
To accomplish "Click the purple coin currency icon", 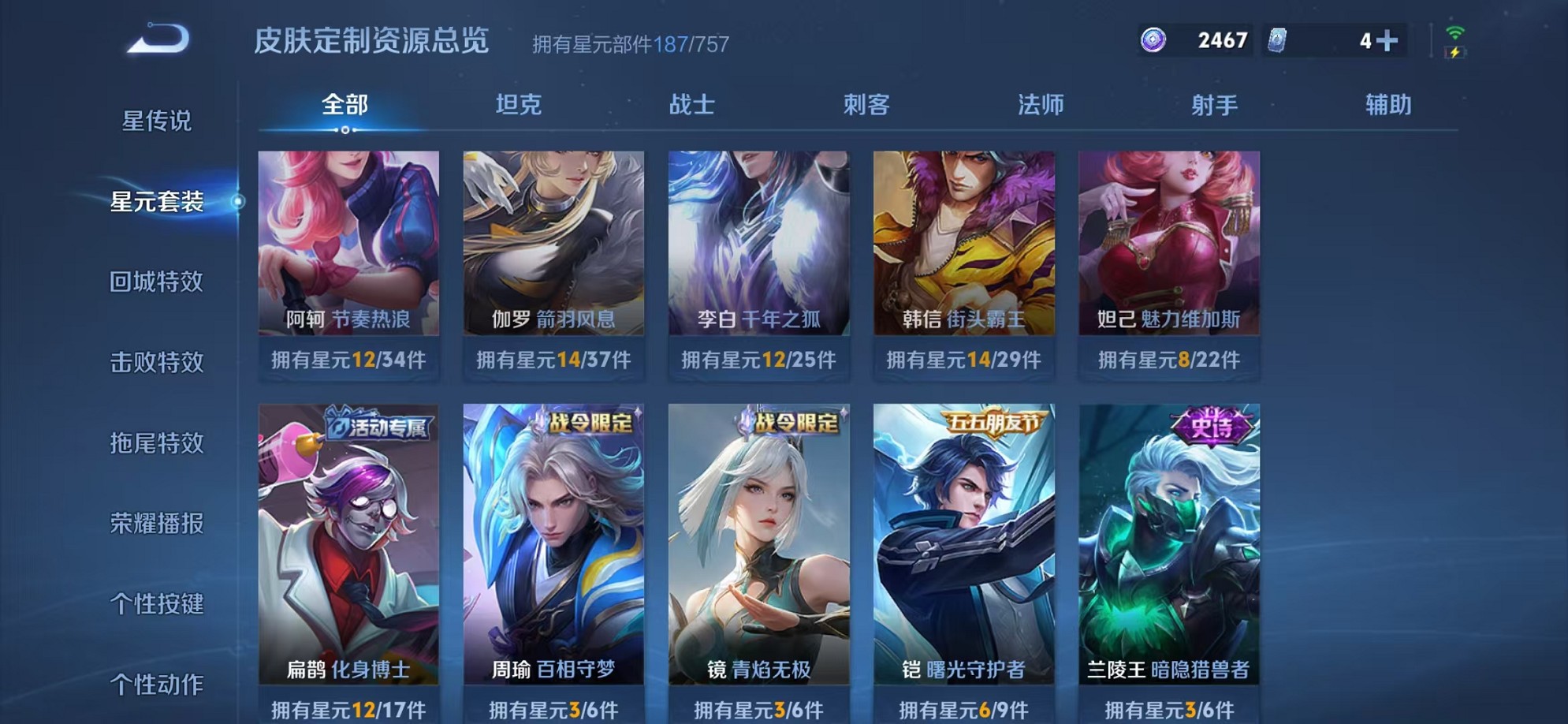I will (1153, 38).
